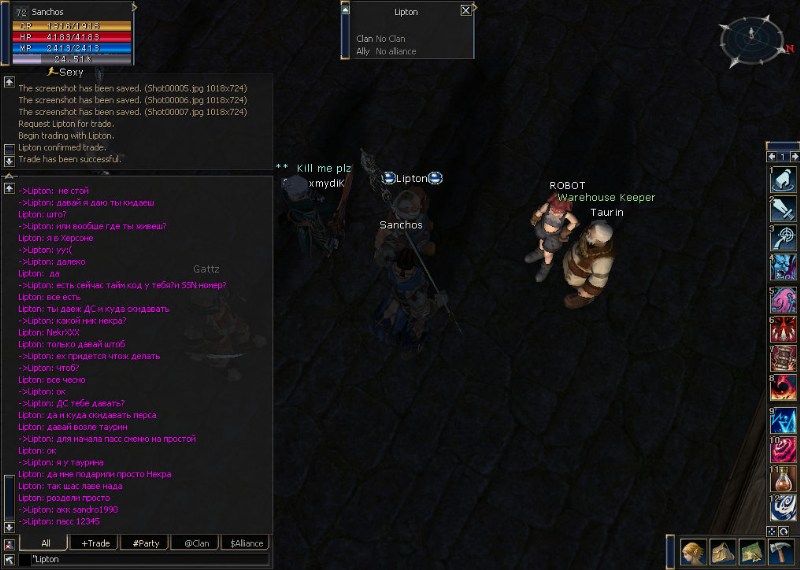The image size is (800, 570).
Task: Select the Lipton target name panel
Action: tap(407, 12)
